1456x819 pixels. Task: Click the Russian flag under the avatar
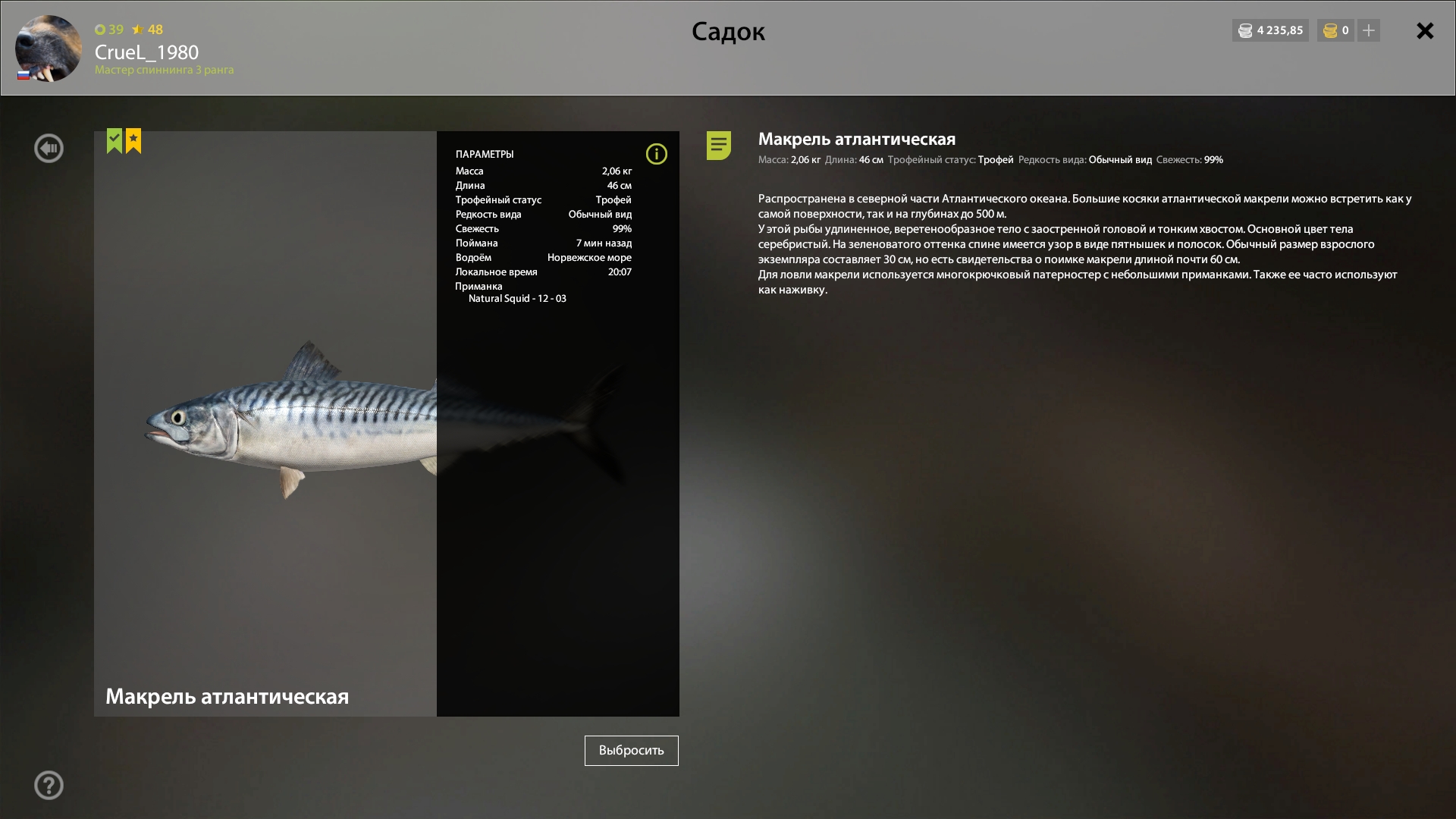23,74
